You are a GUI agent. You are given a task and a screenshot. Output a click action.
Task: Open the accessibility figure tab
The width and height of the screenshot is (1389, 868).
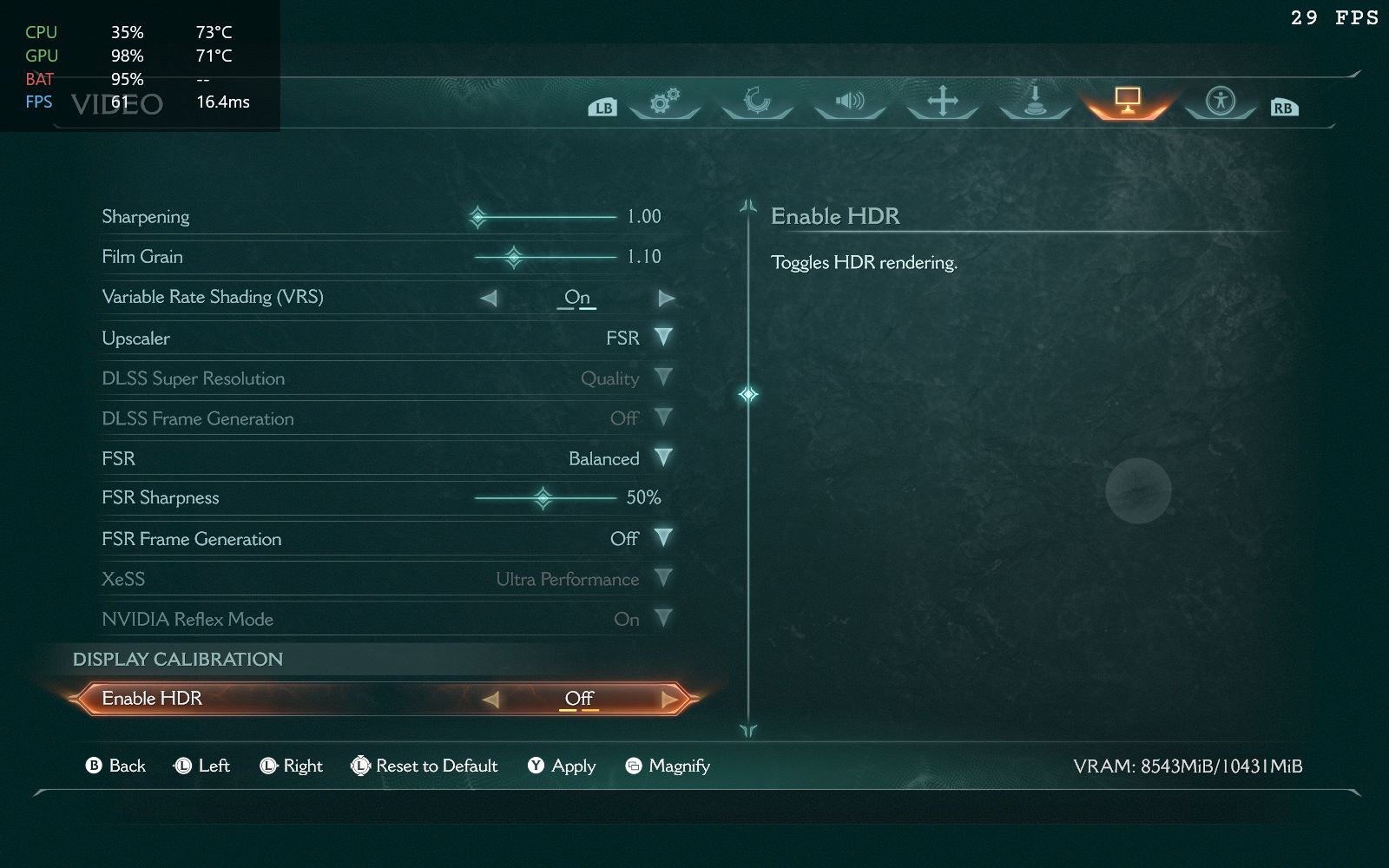coord(1221,101)
